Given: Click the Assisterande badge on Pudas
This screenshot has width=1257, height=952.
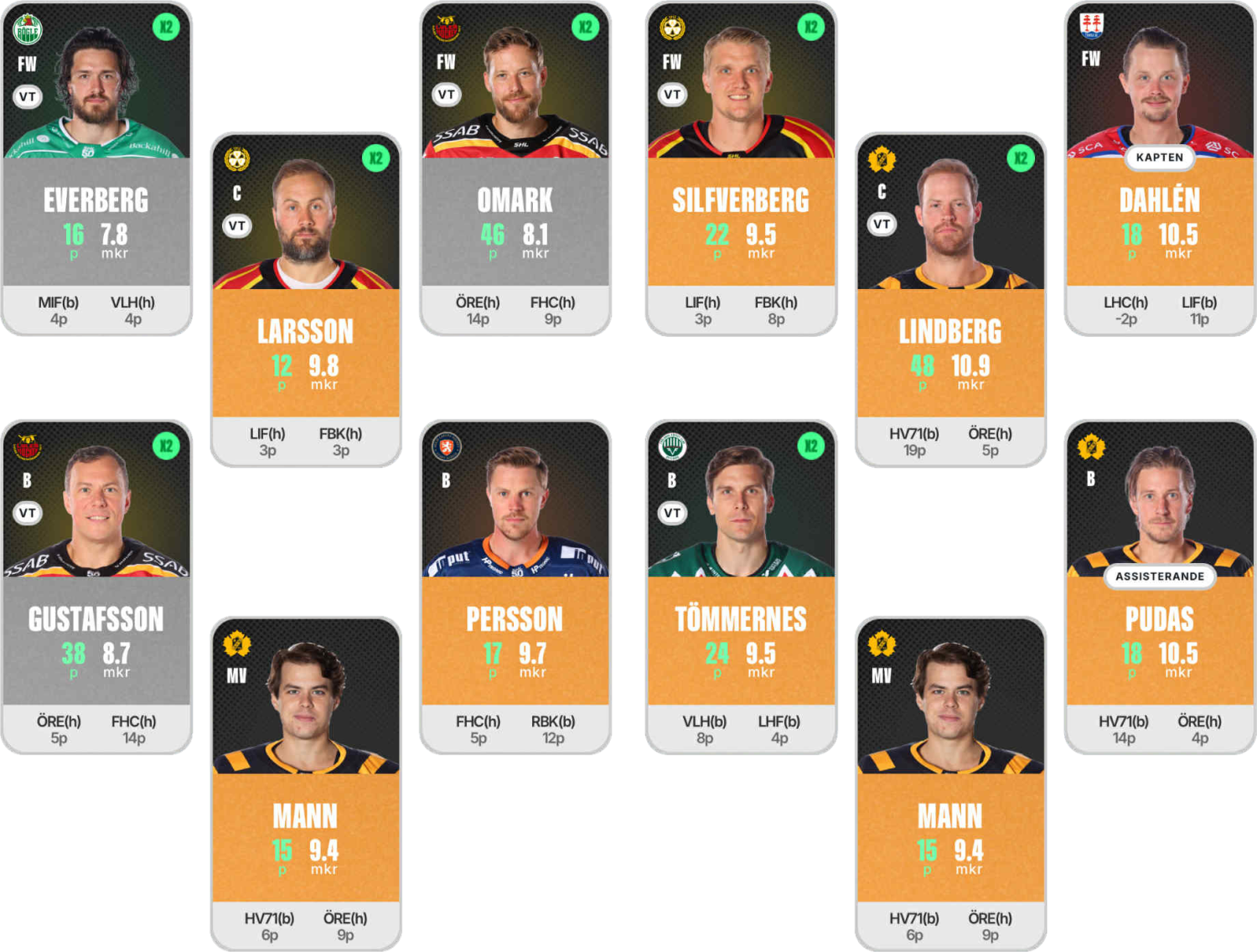Looking at the screenshot, I should tap(1159, 577).
